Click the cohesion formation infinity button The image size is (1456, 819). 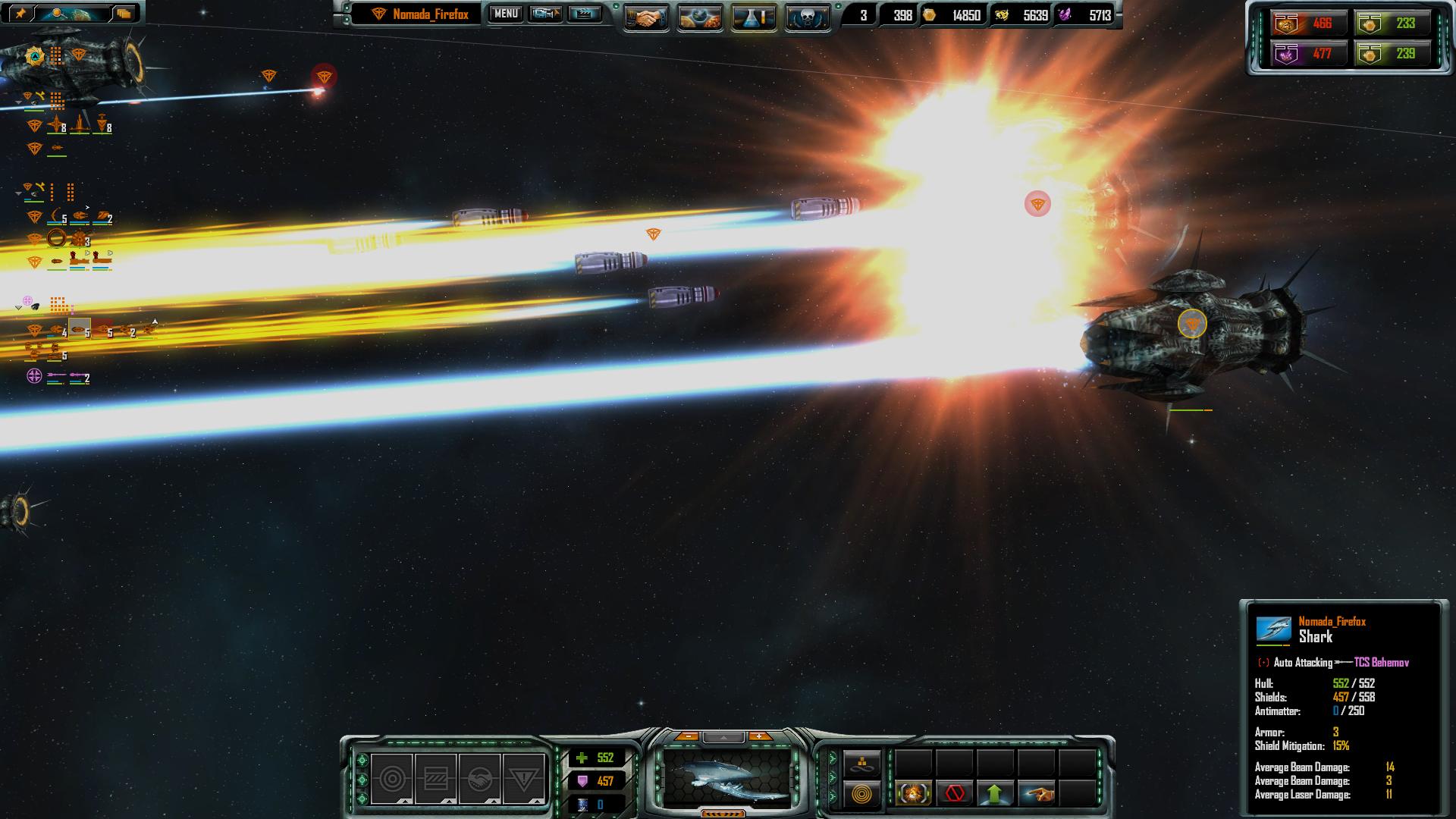[863, 764]
